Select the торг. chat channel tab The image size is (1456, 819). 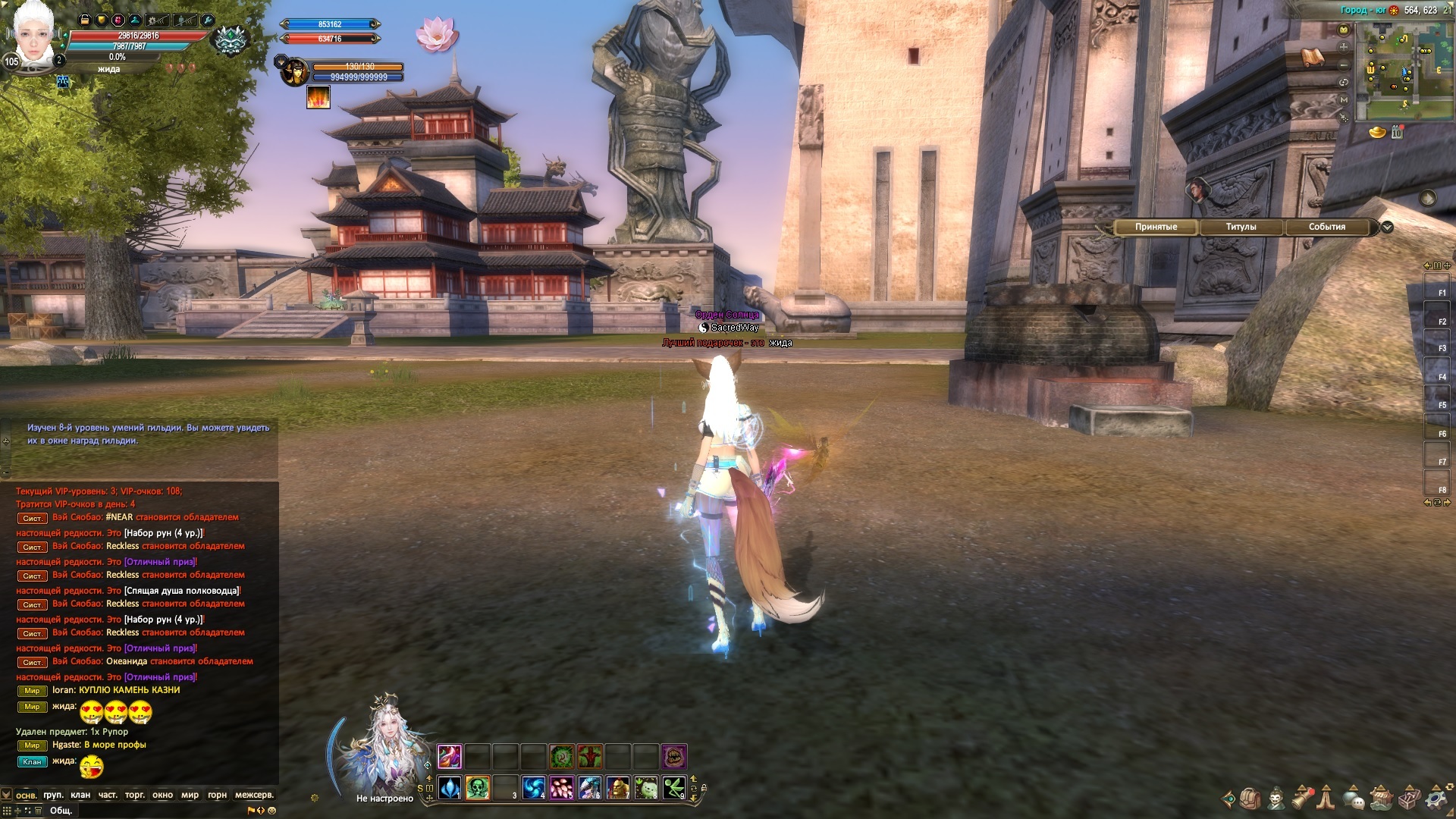pos(135,795)
